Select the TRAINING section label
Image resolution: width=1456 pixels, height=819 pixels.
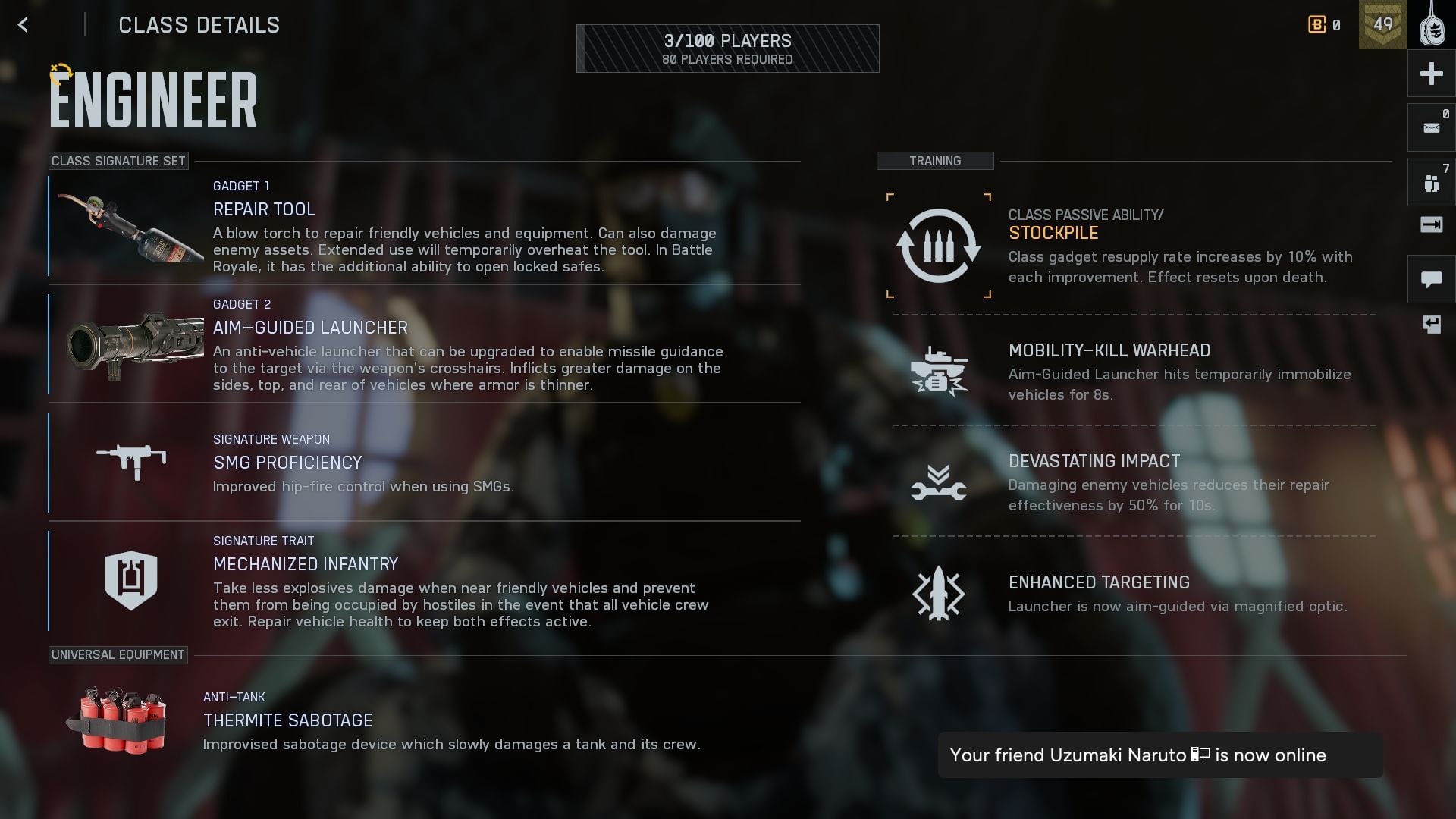click(x=934, y=161)
